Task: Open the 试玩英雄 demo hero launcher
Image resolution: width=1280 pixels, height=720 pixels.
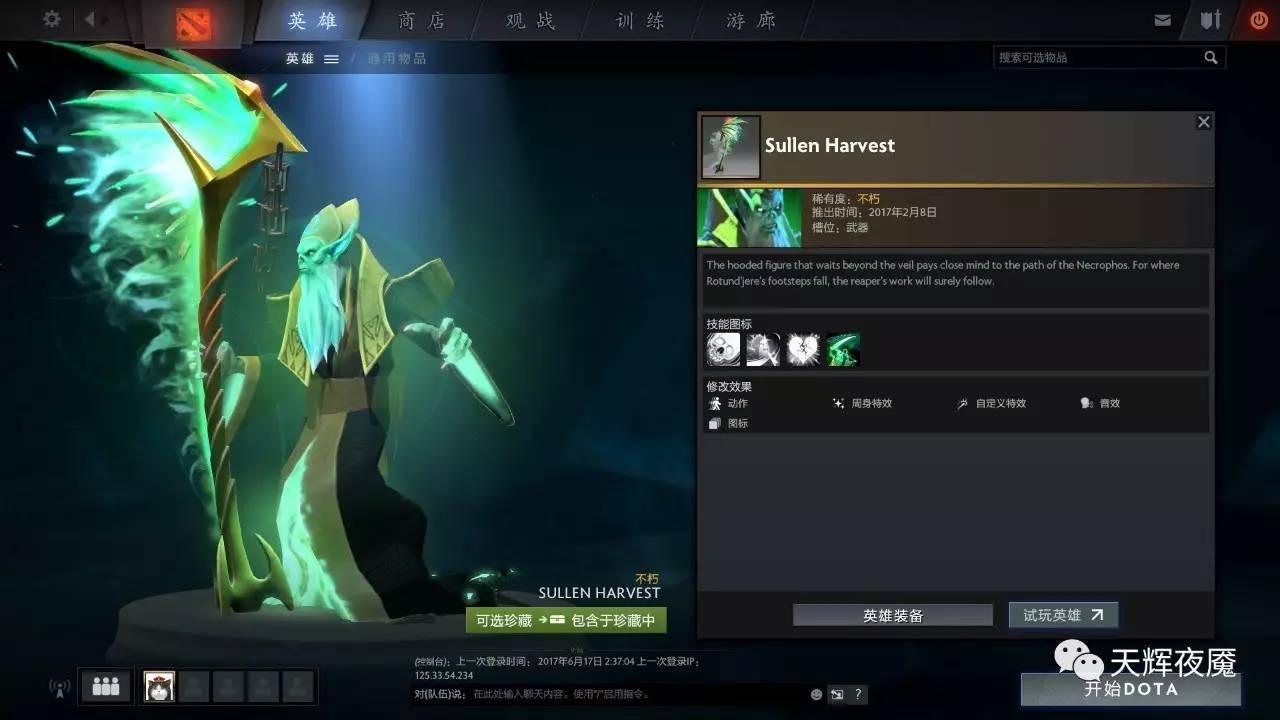Action: tap(1062, 615)
